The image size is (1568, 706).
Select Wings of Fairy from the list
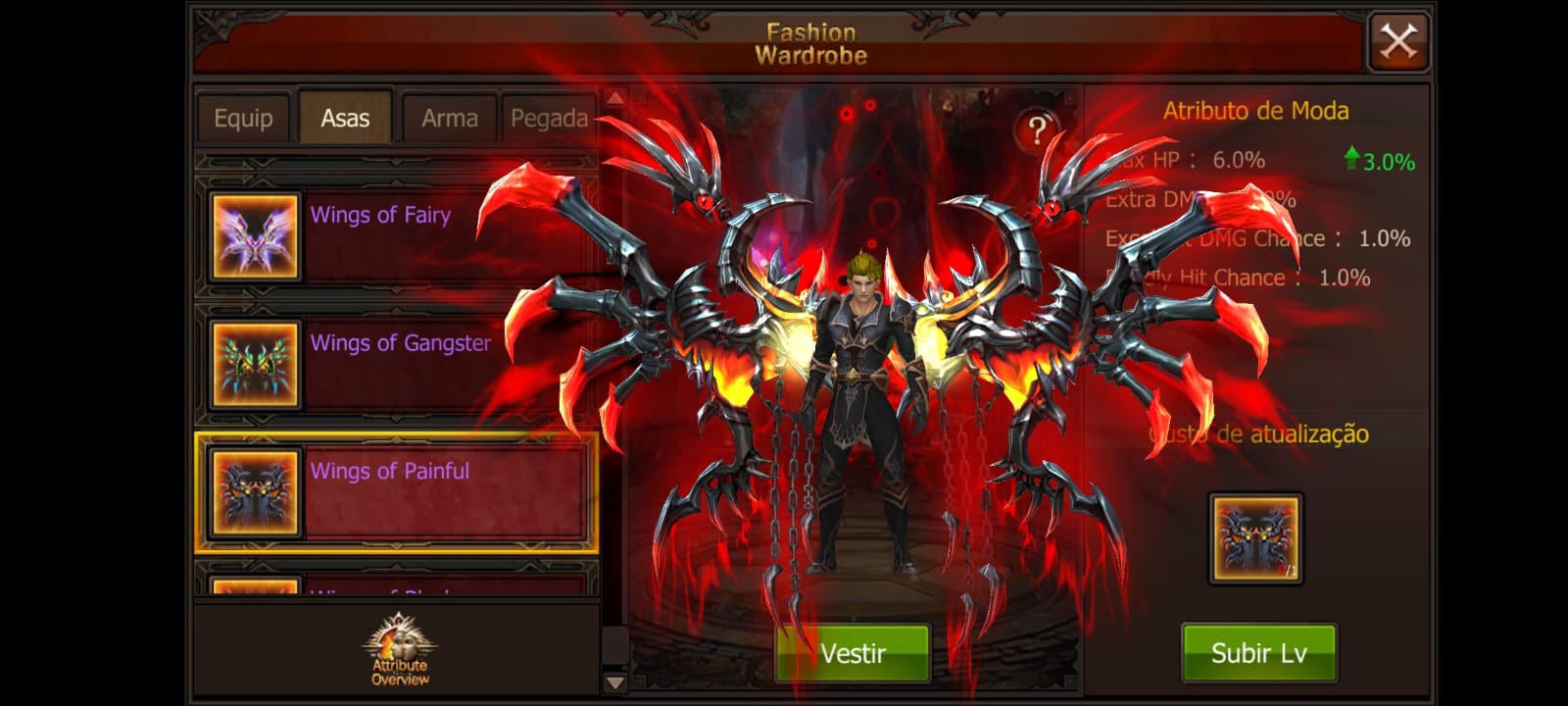[x=396, y=235]
